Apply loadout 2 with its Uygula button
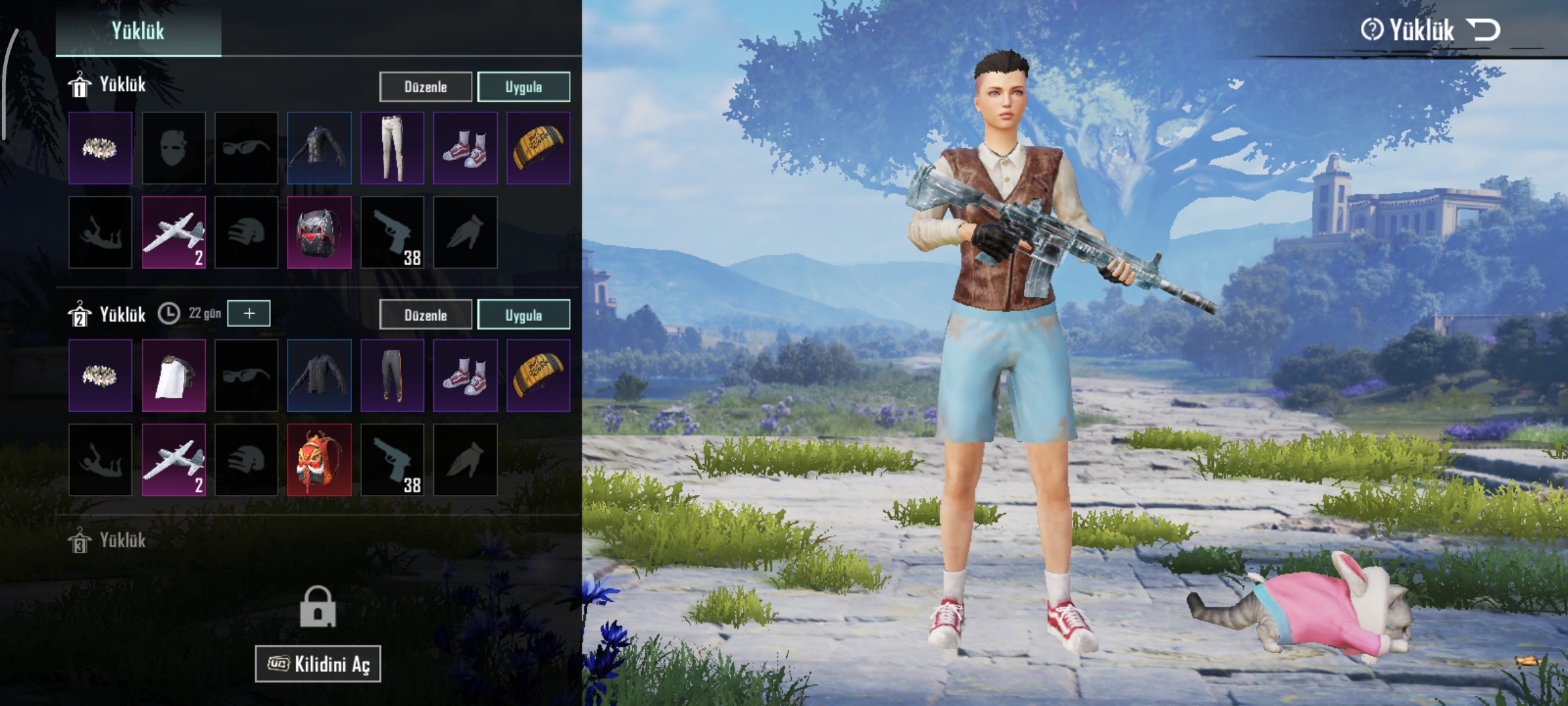1568x706 pixels. tap(523, 315)
